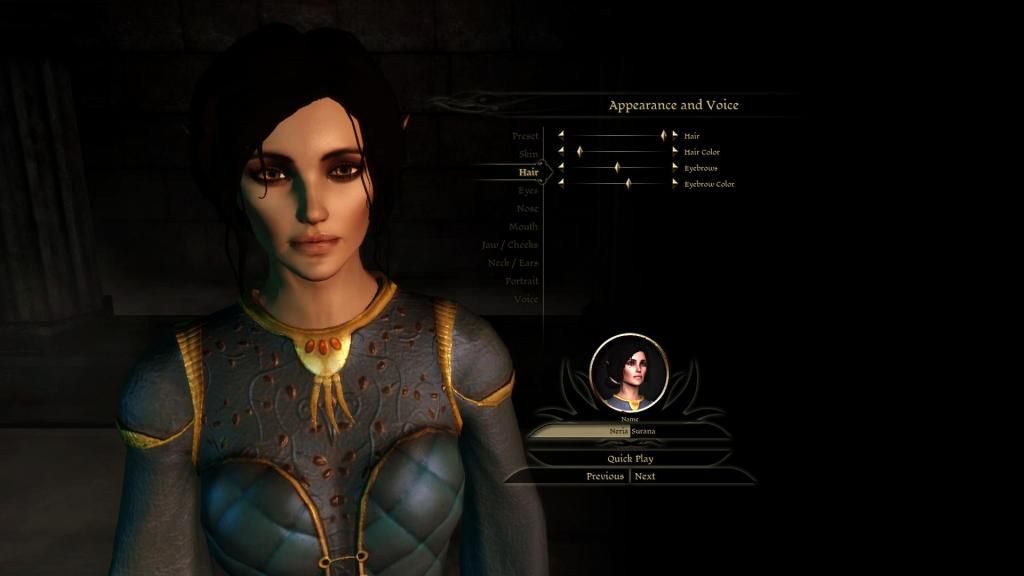1024x576 pixels.
Task: Click the right arrow beside Hair
Action: click(x=675, y=135)
